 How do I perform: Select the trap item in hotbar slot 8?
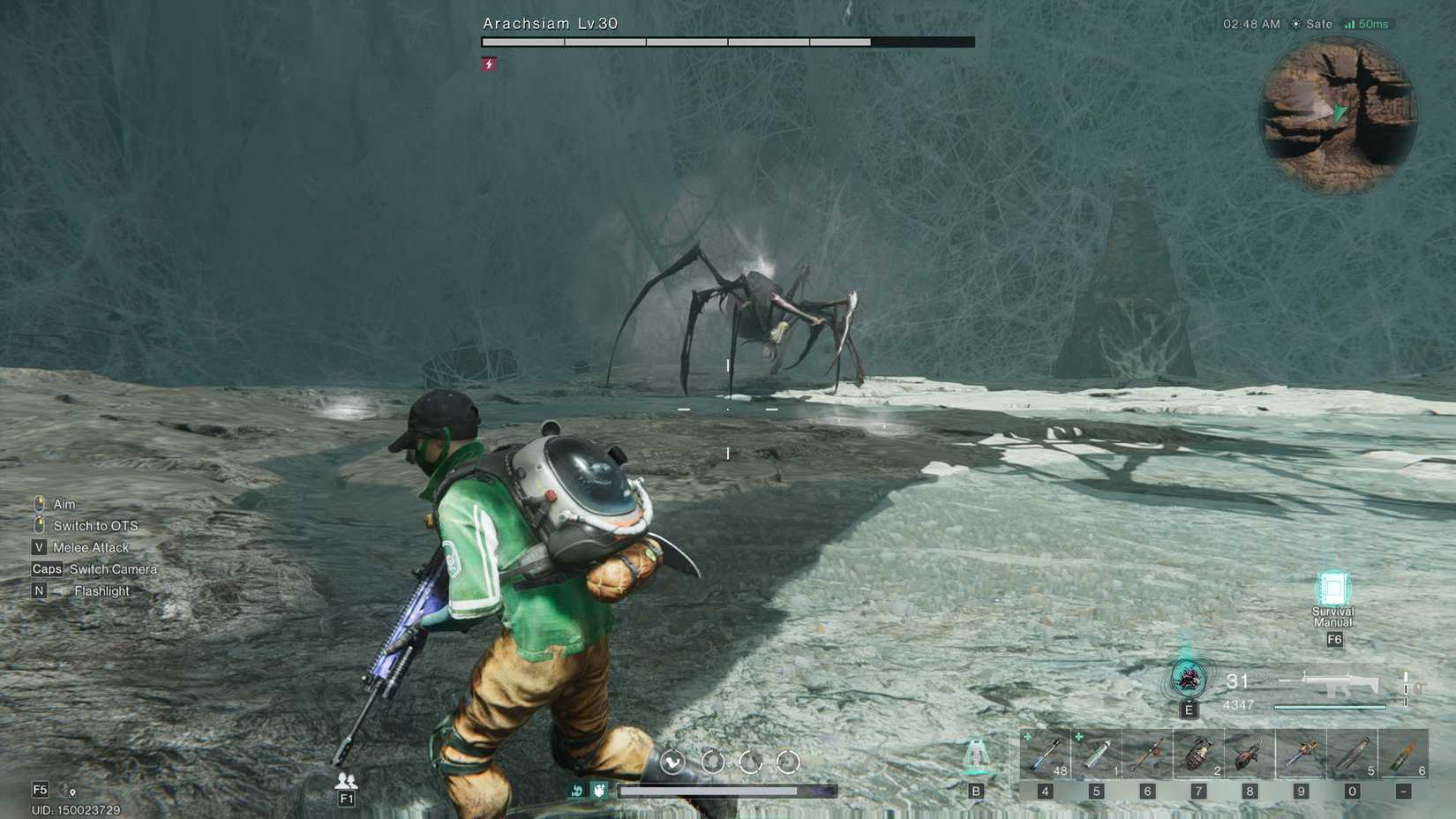pos(1247,755)
